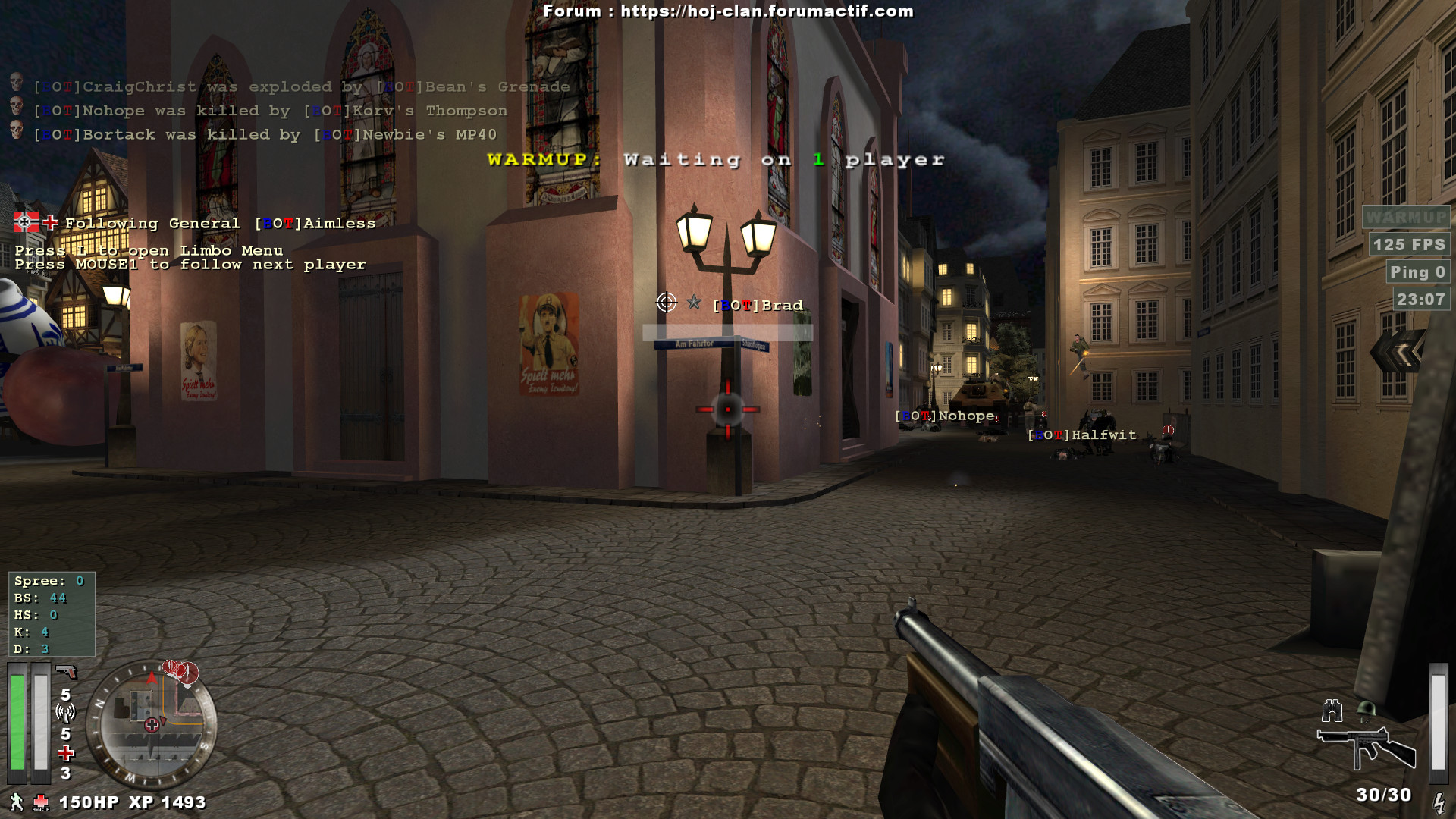Click the pistol skill icon
The image size is (1456, 819).
[x=67, y=672]
